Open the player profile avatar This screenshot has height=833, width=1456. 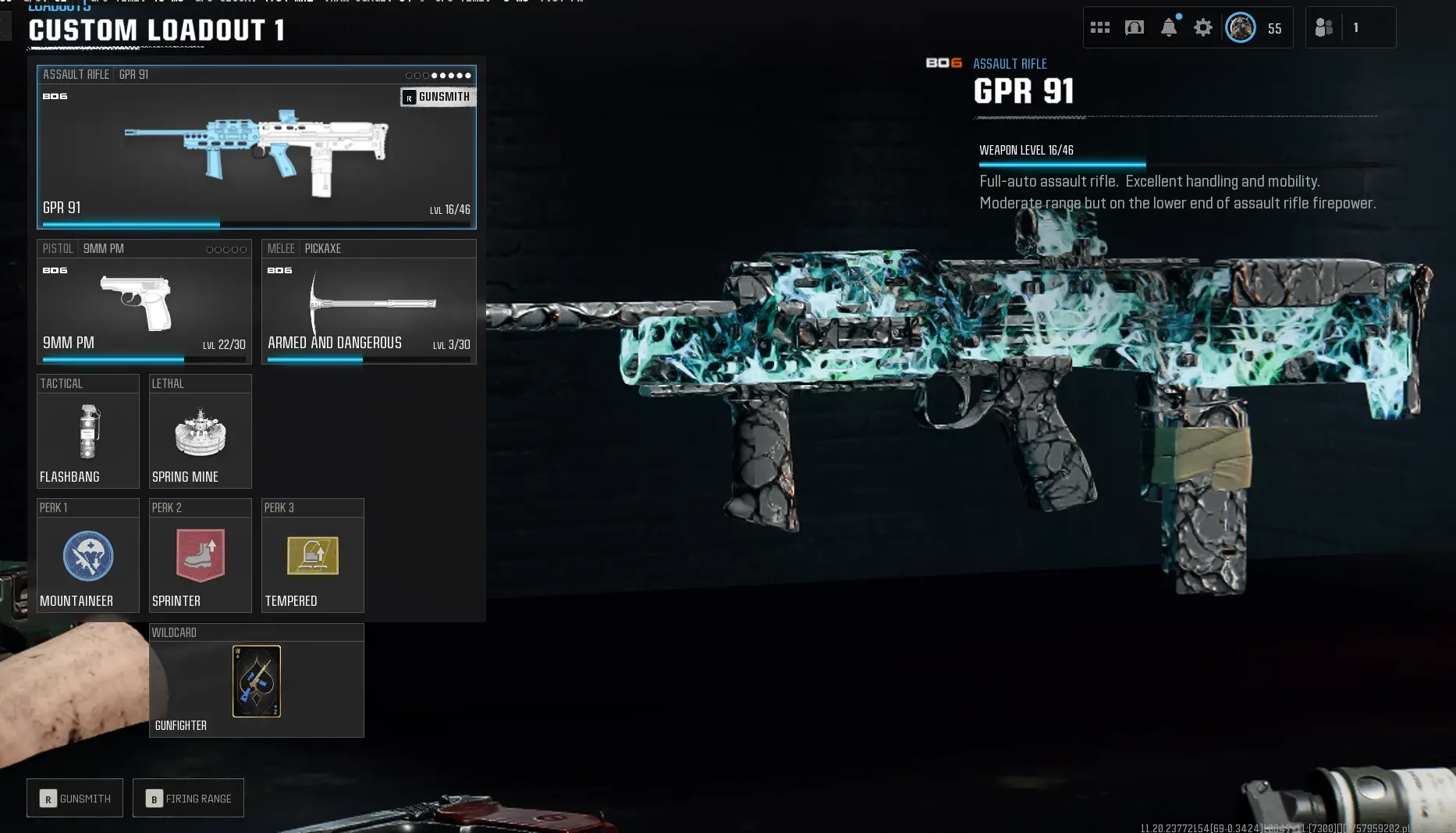pos(1241,28)
